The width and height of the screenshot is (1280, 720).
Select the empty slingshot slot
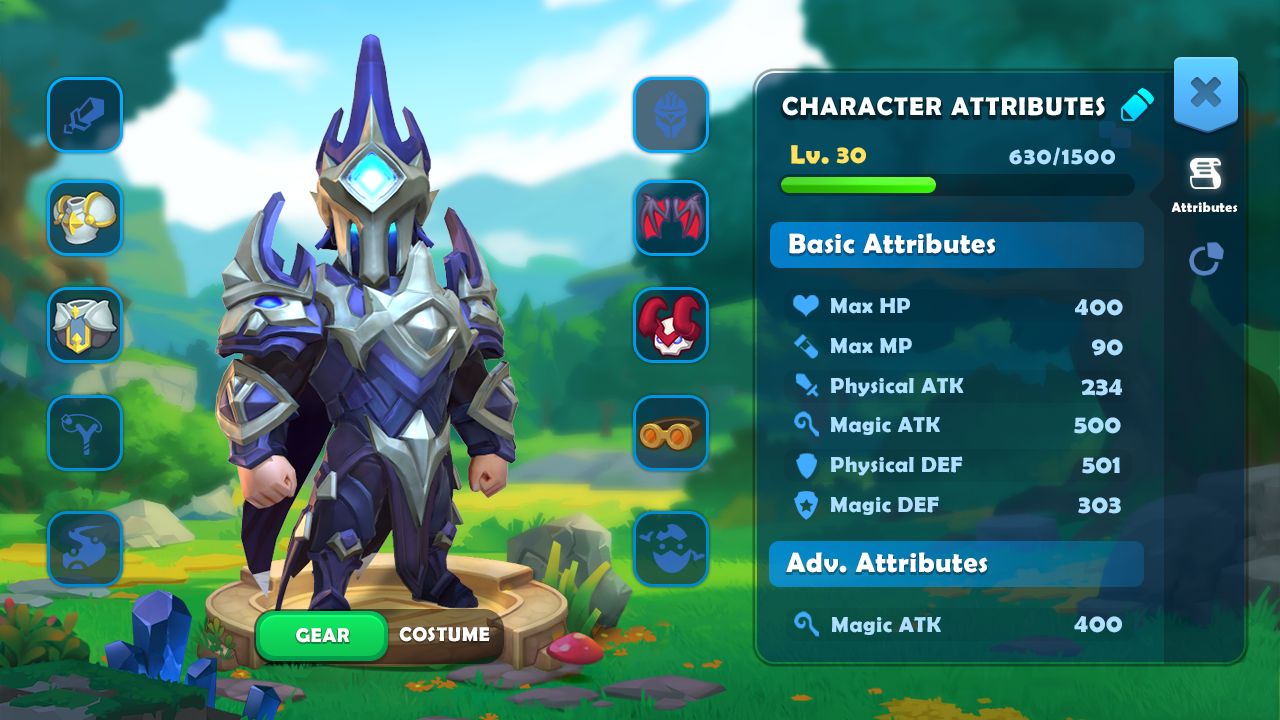pos(85,433)
